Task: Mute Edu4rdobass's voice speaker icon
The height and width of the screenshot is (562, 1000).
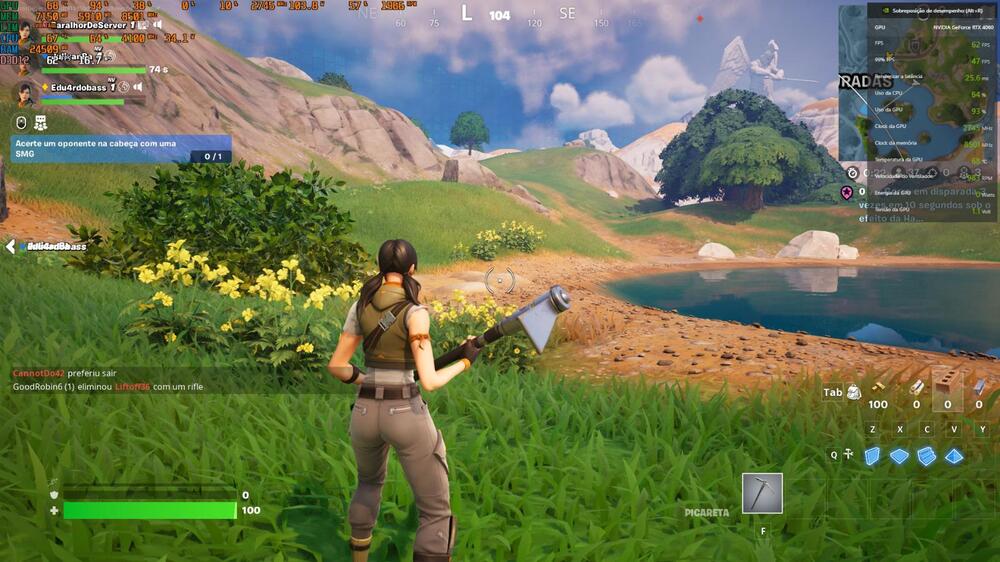Action: click(x=138, y=87)
